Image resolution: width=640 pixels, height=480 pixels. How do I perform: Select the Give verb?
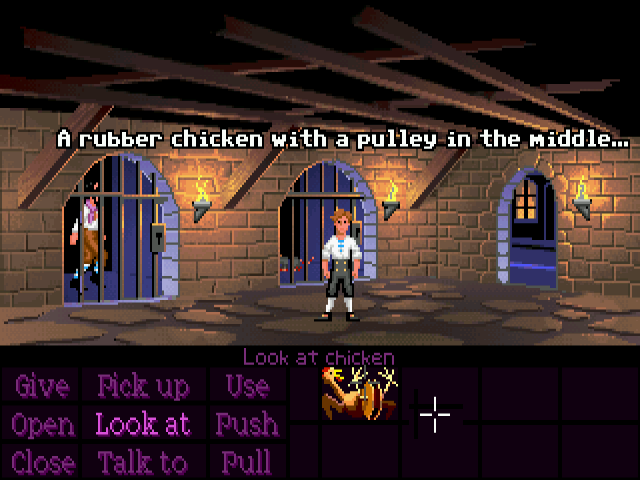click(x=41, y=386)
